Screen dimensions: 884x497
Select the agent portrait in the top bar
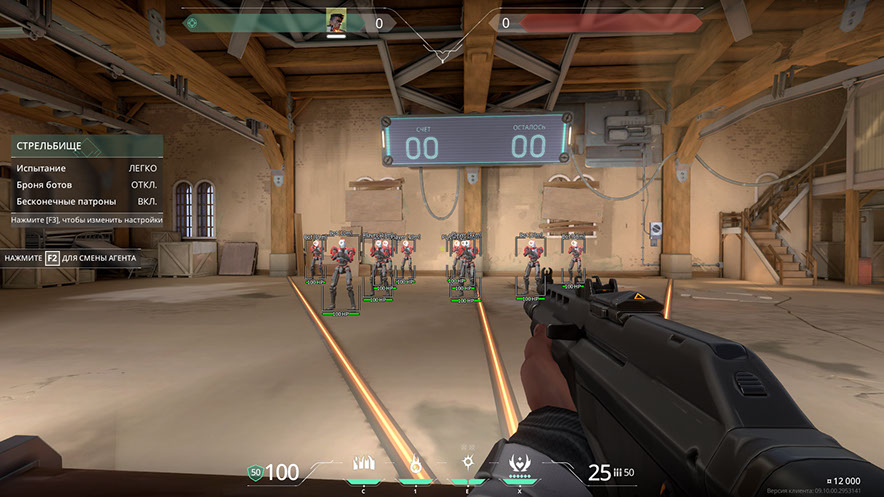[336, 22]
